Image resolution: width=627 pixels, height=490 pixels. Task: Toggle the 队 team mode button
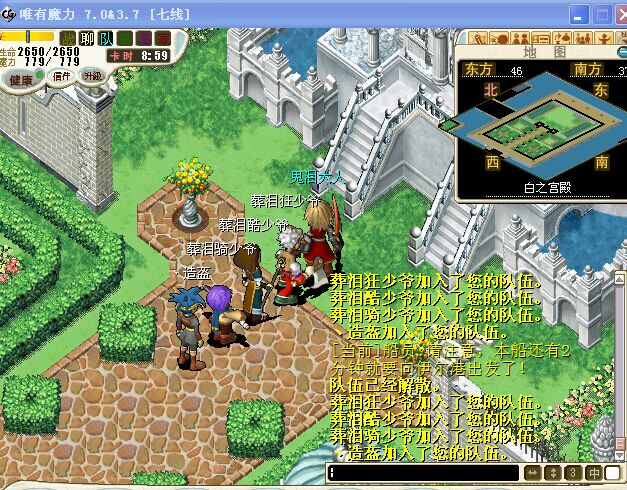pos(105,38)
